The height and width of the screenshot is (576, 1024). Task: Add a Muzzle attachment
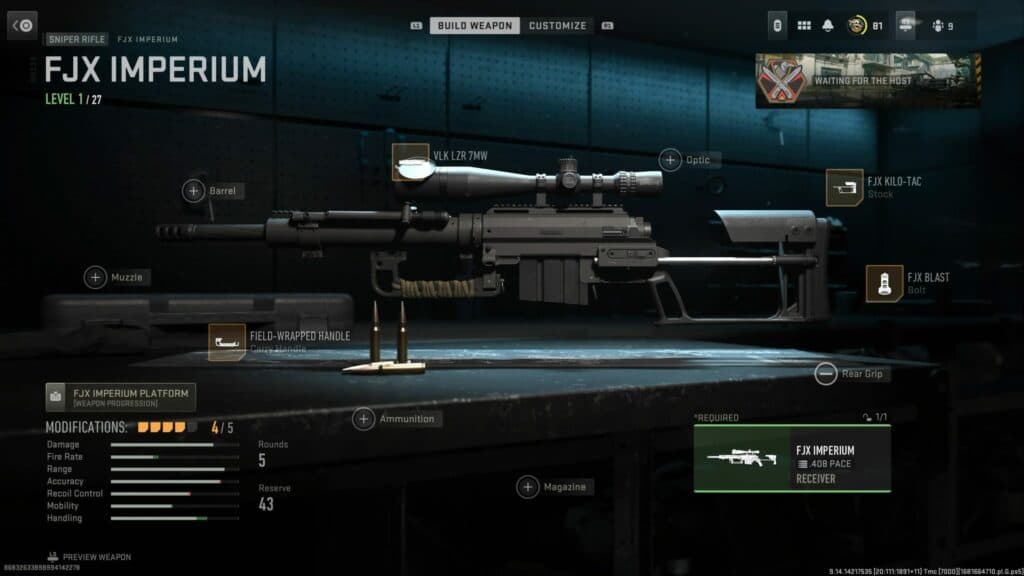click(x=96, y=277)
